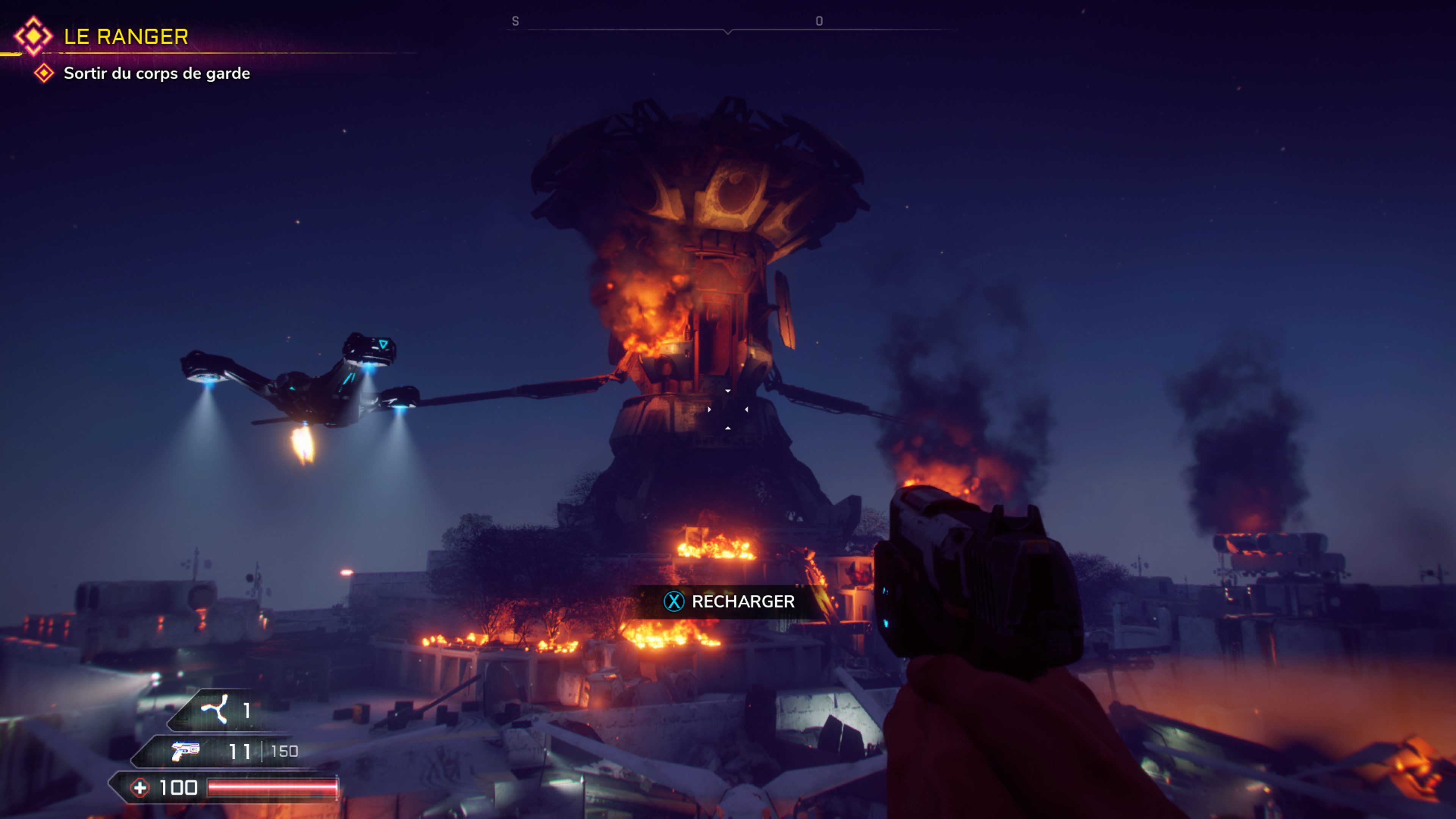Click the compass bar heading strip
The width and height of the screenshot is (1456, 819).
[x=728, y=25]
